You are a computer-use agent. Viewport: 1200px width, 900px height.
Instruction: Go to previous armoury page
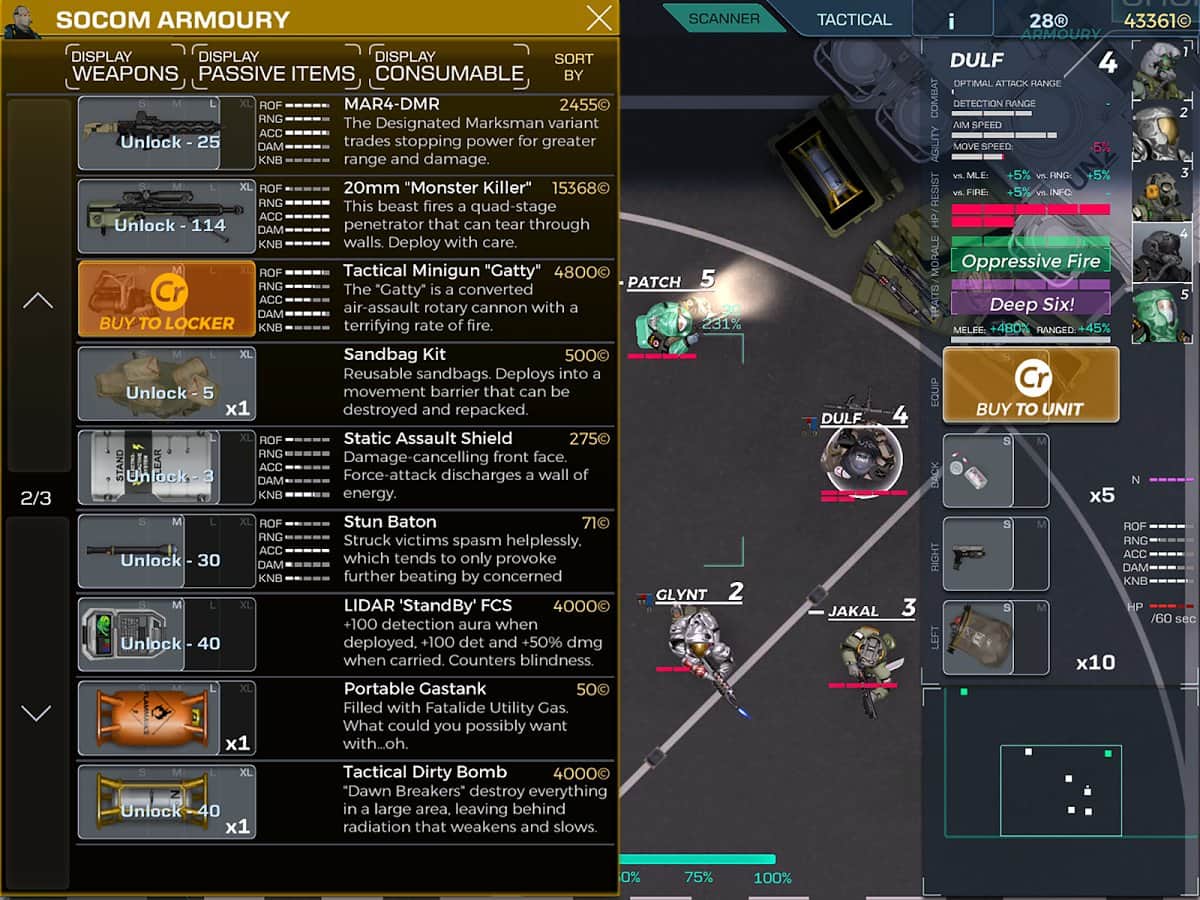pyautogui.click(x=37, y=300)
